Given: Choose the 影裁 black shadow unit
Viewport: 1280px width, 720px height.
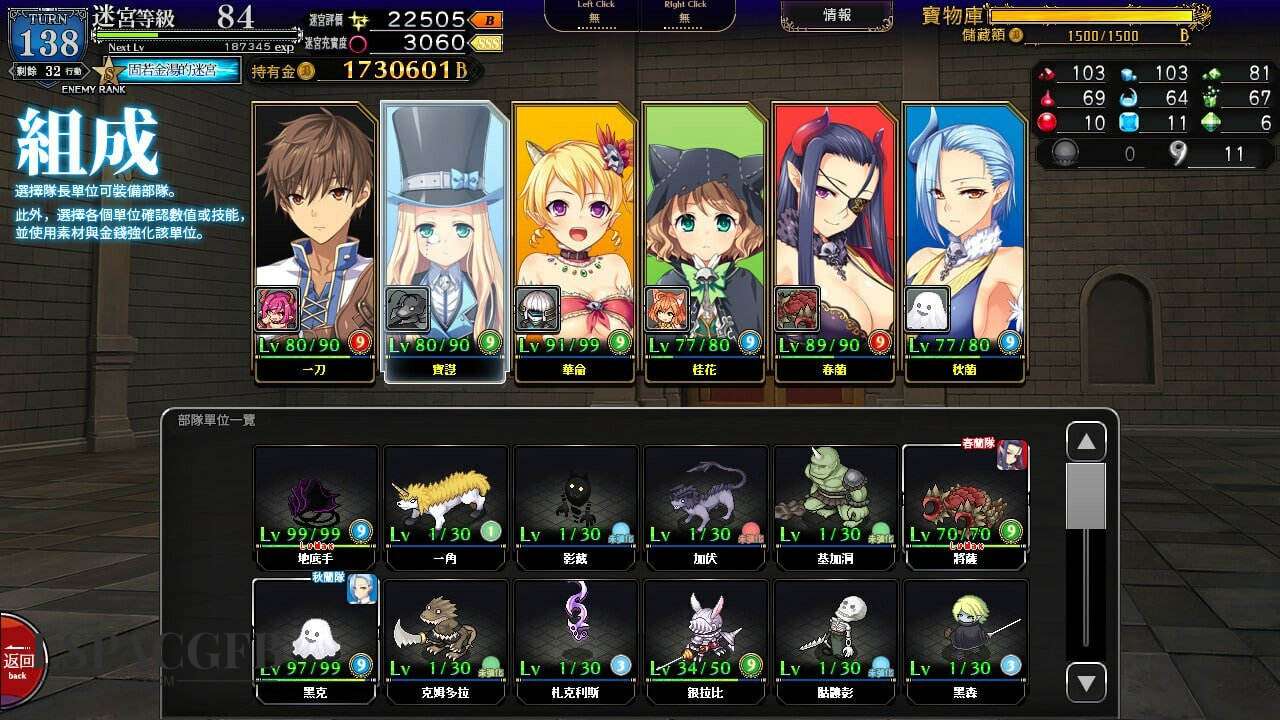Looking at the screenshot, I should pyautogui.click(x=576, y=505).
